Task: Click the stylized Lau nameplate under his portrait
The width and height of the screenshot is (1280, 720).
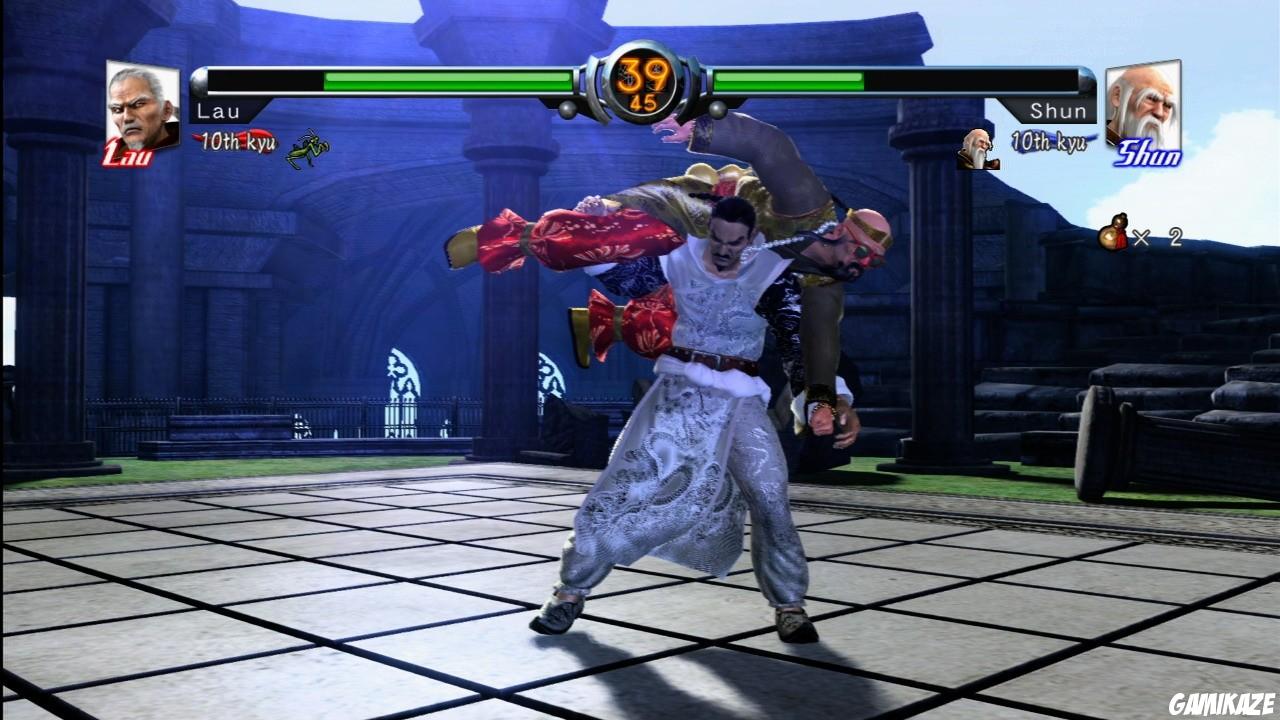Action: click(127, 155)
